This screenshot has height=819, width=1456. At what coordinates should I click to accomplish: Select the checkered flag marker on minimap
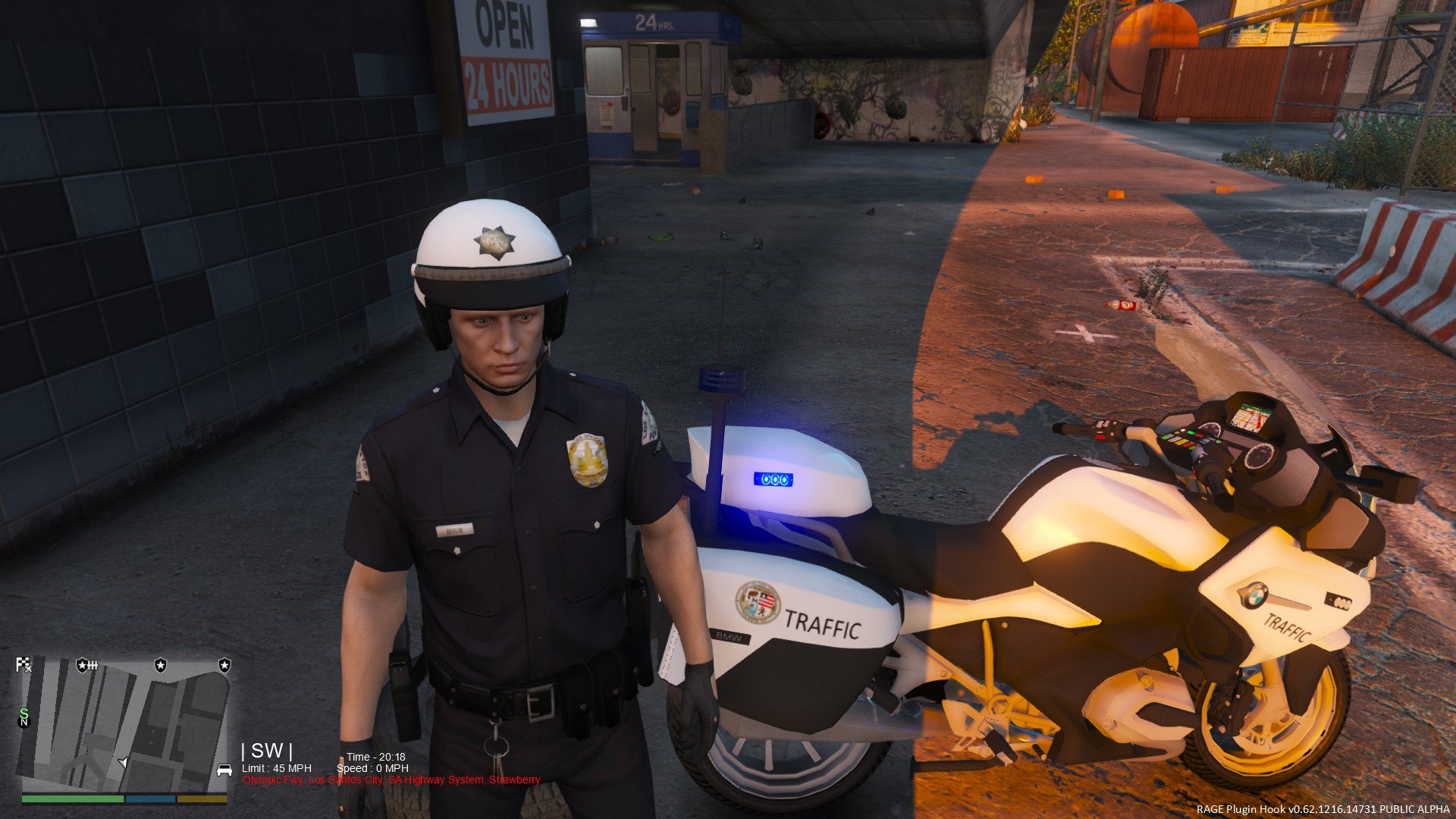point(24,665)
